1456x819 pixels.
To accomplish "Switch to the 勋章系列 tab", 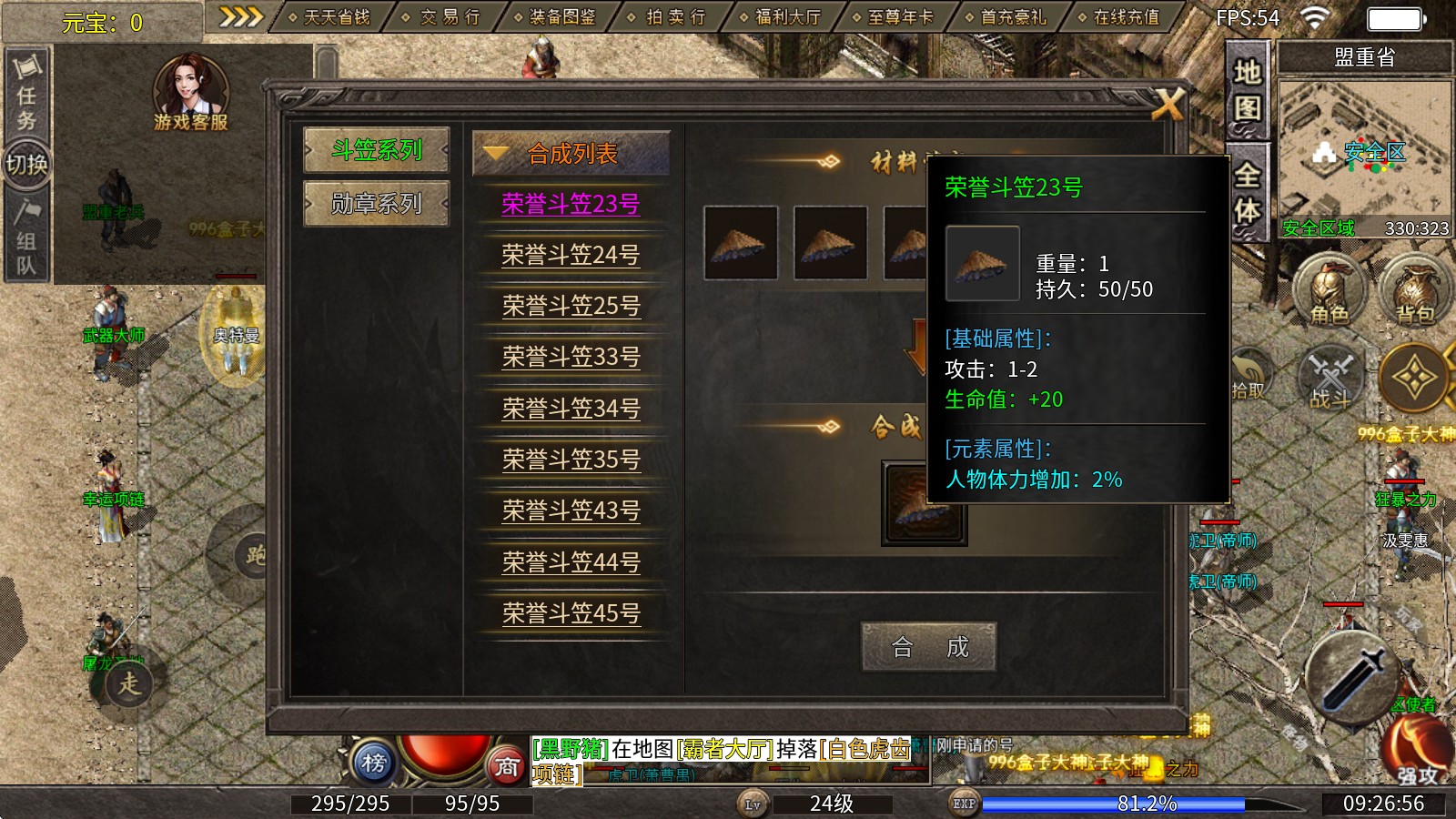I will [378, 205].
